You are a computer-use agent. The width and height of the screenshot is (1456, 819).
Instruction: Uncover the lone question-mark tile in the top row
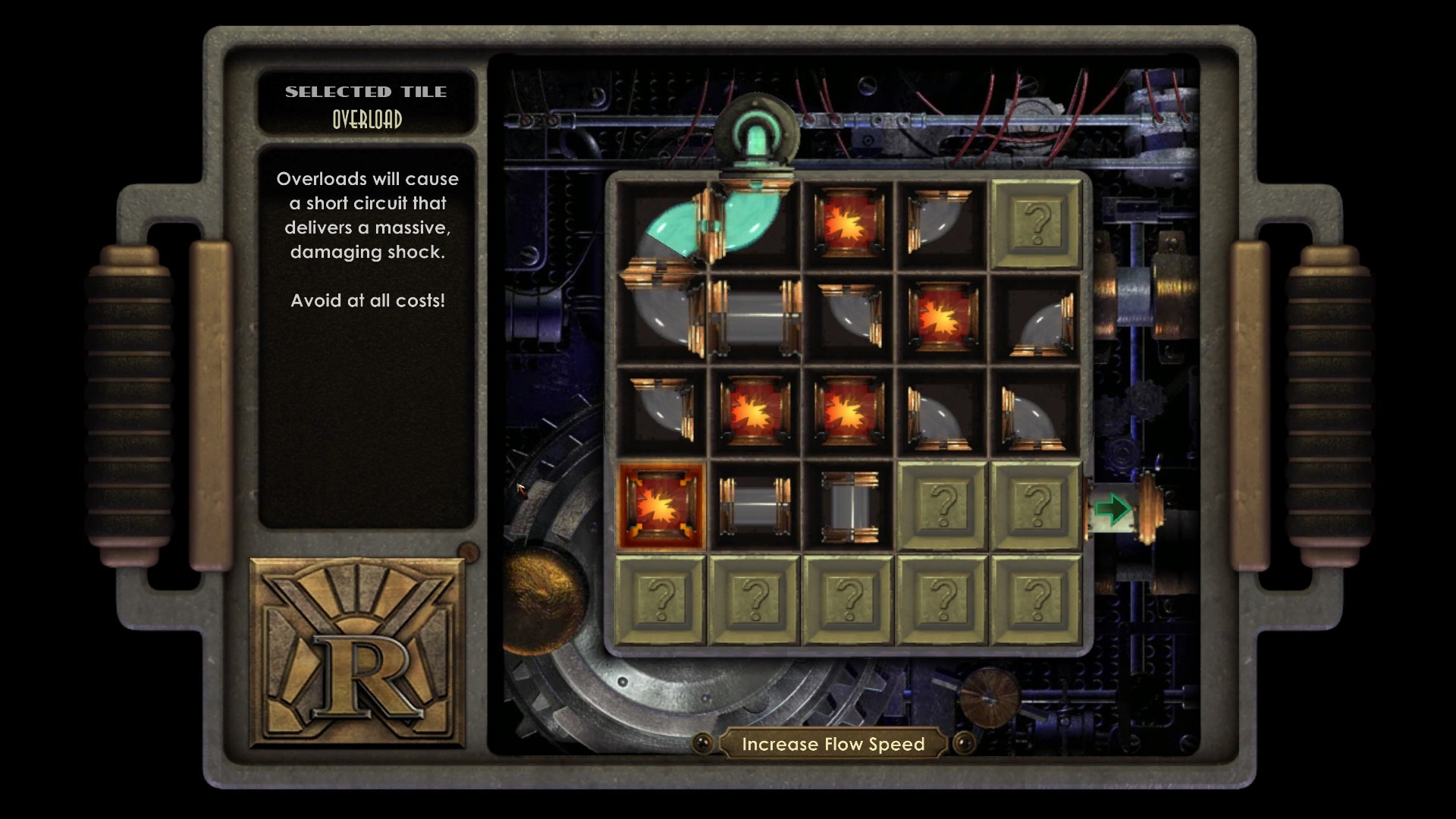(1036, 224)
